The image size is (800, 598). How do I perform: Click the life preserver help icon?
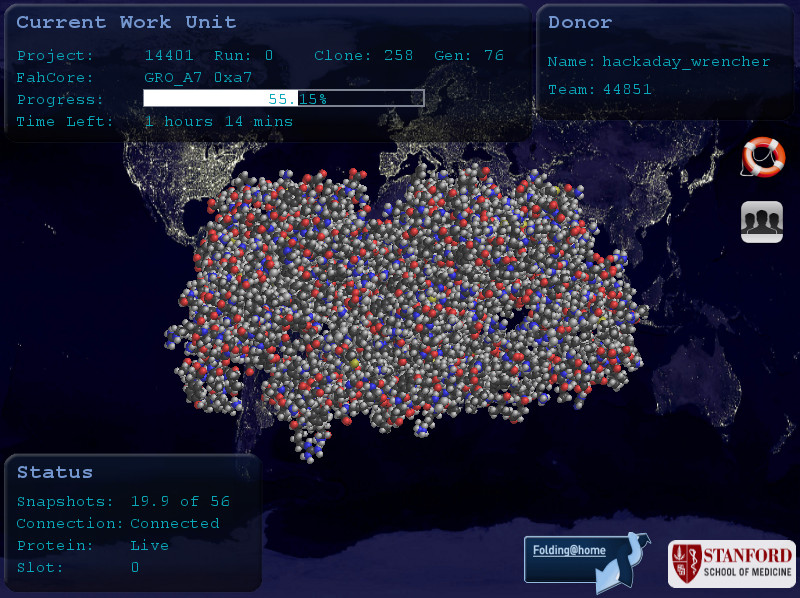click(x=763, y=157)
